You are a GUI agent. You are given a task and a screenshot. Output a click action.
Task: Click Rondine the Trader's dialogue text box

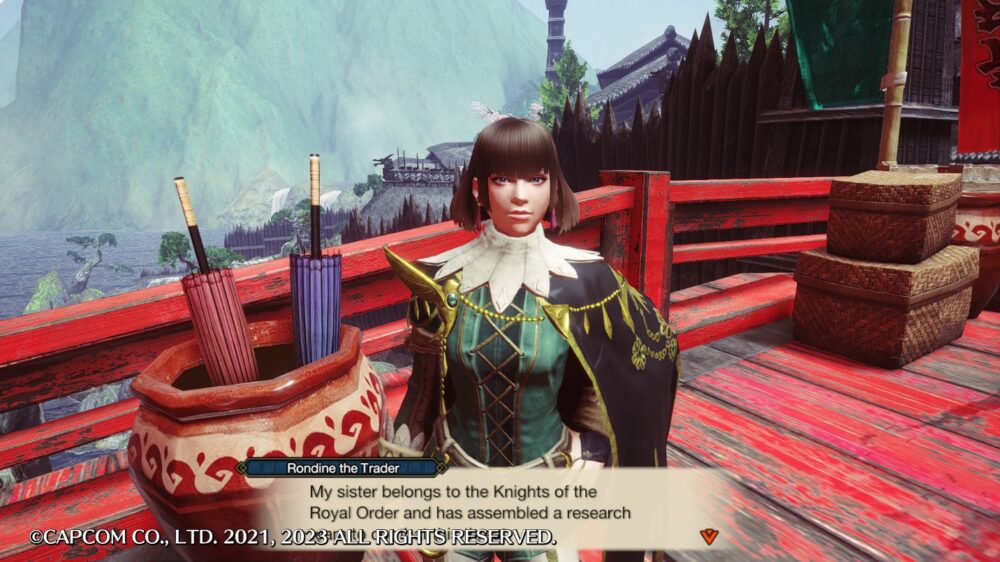click(470, 503)
